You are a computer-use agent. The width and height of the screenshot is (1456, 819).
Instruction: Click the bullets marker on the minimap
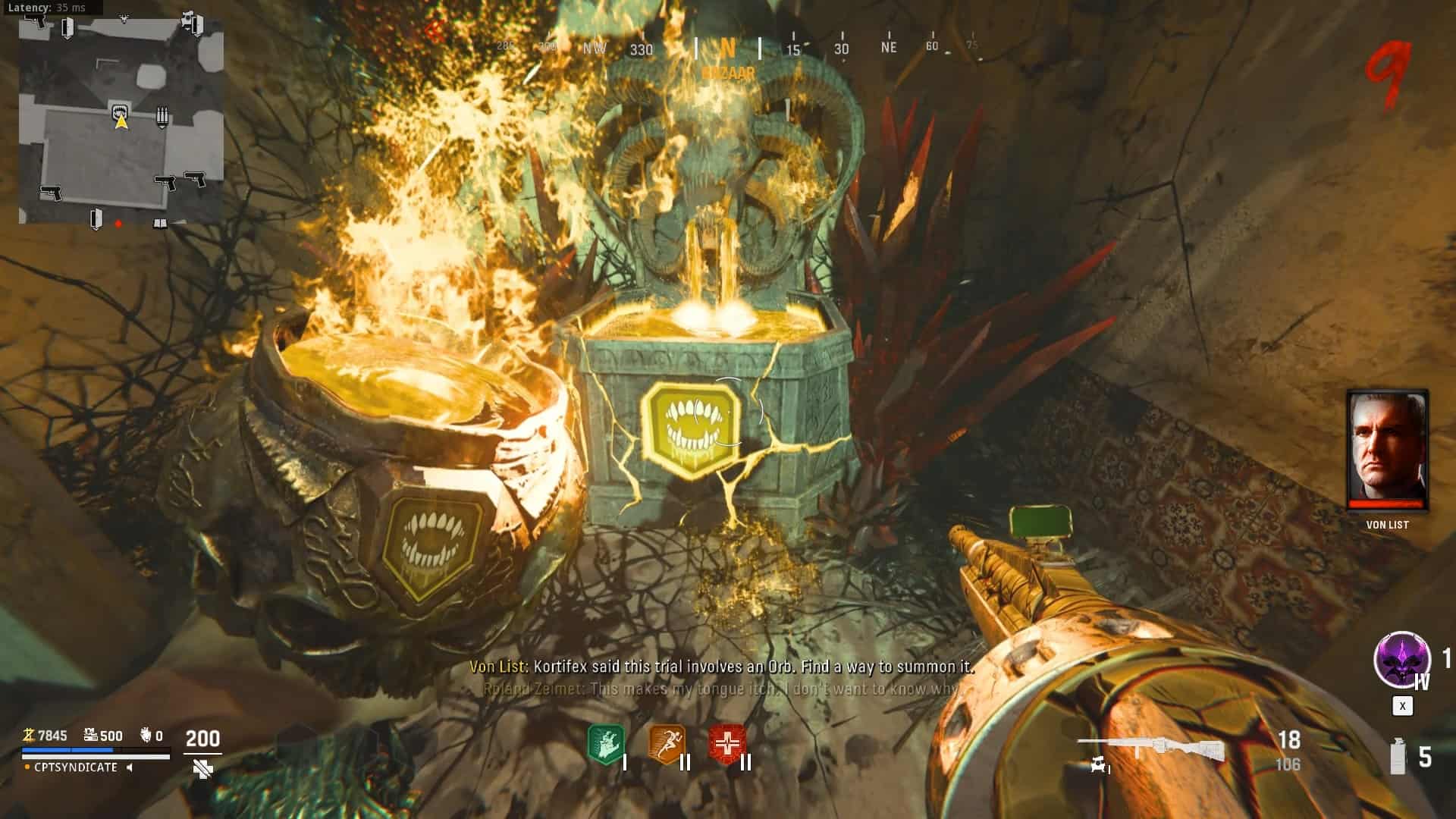point(162,117)
